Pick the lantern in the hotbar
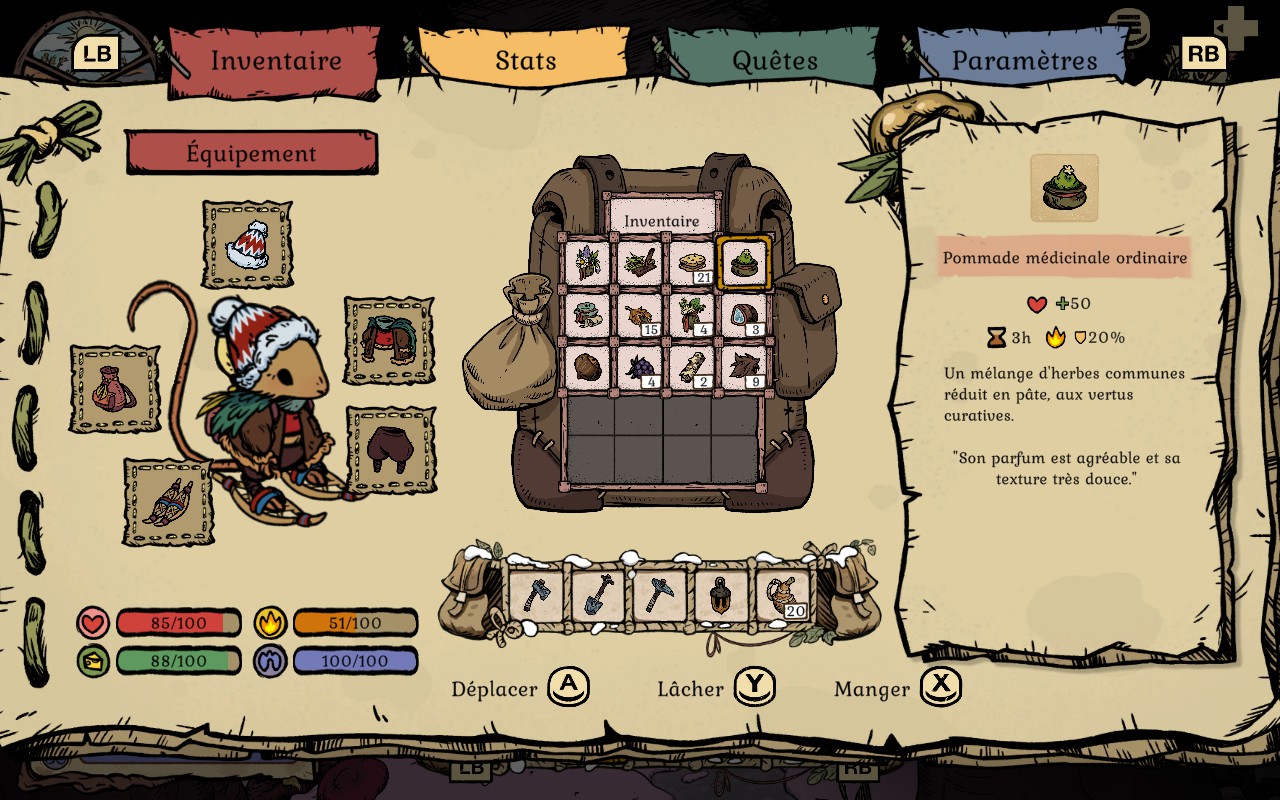 pos(721,596)
